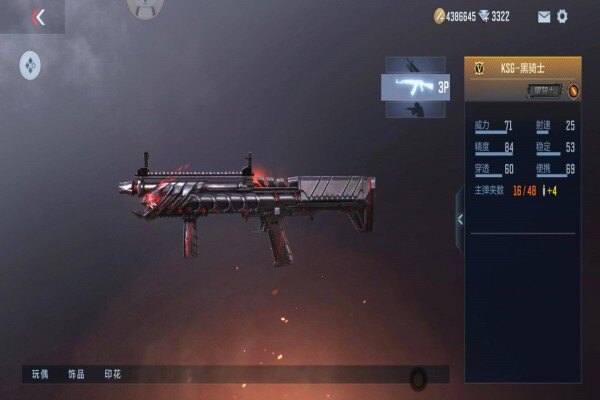The image size is (600, 400).
Task: Go back with the top-left arrow
Action: coord(39,17)
